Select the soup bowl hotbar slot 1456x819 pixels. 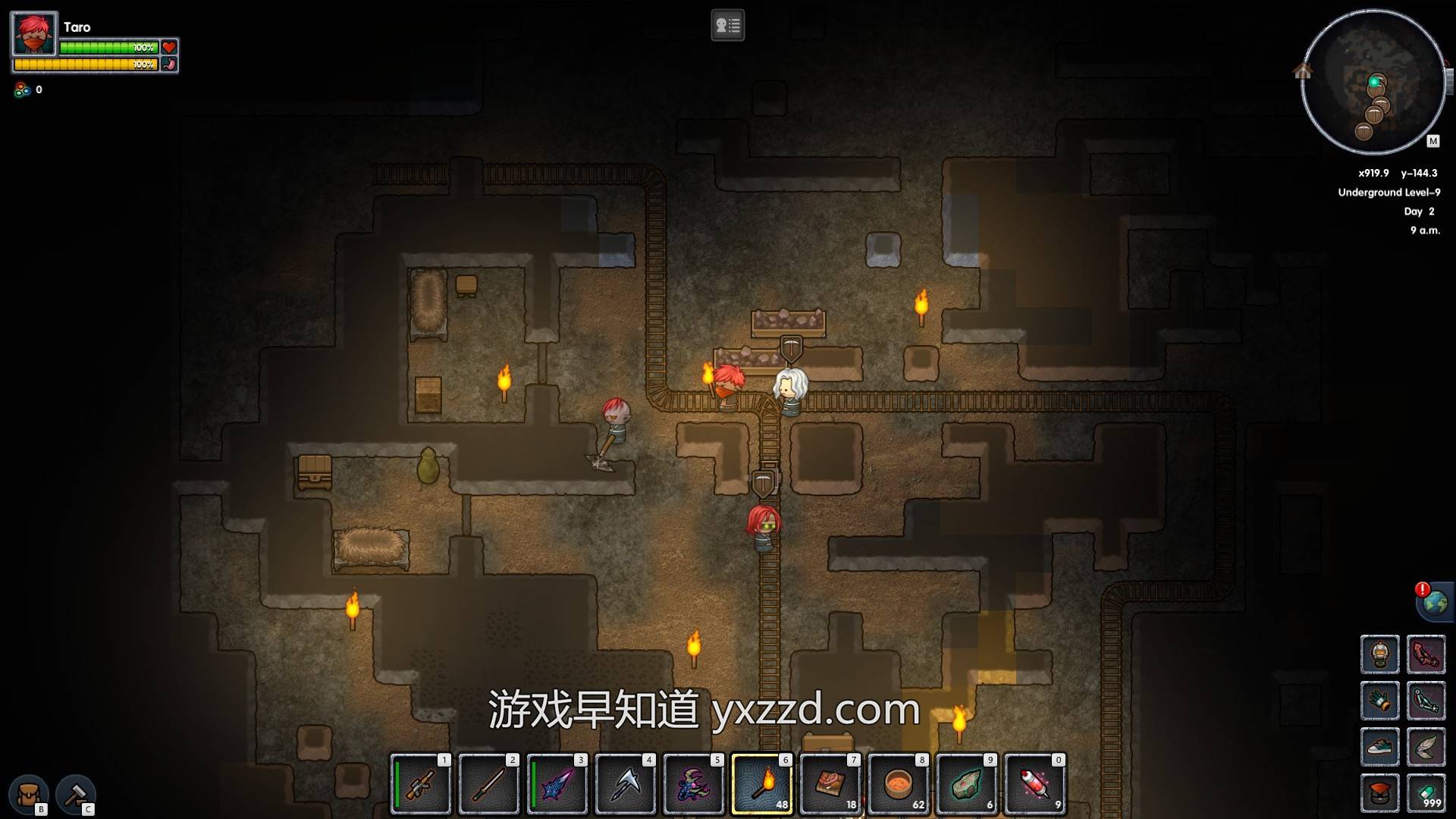899,784
